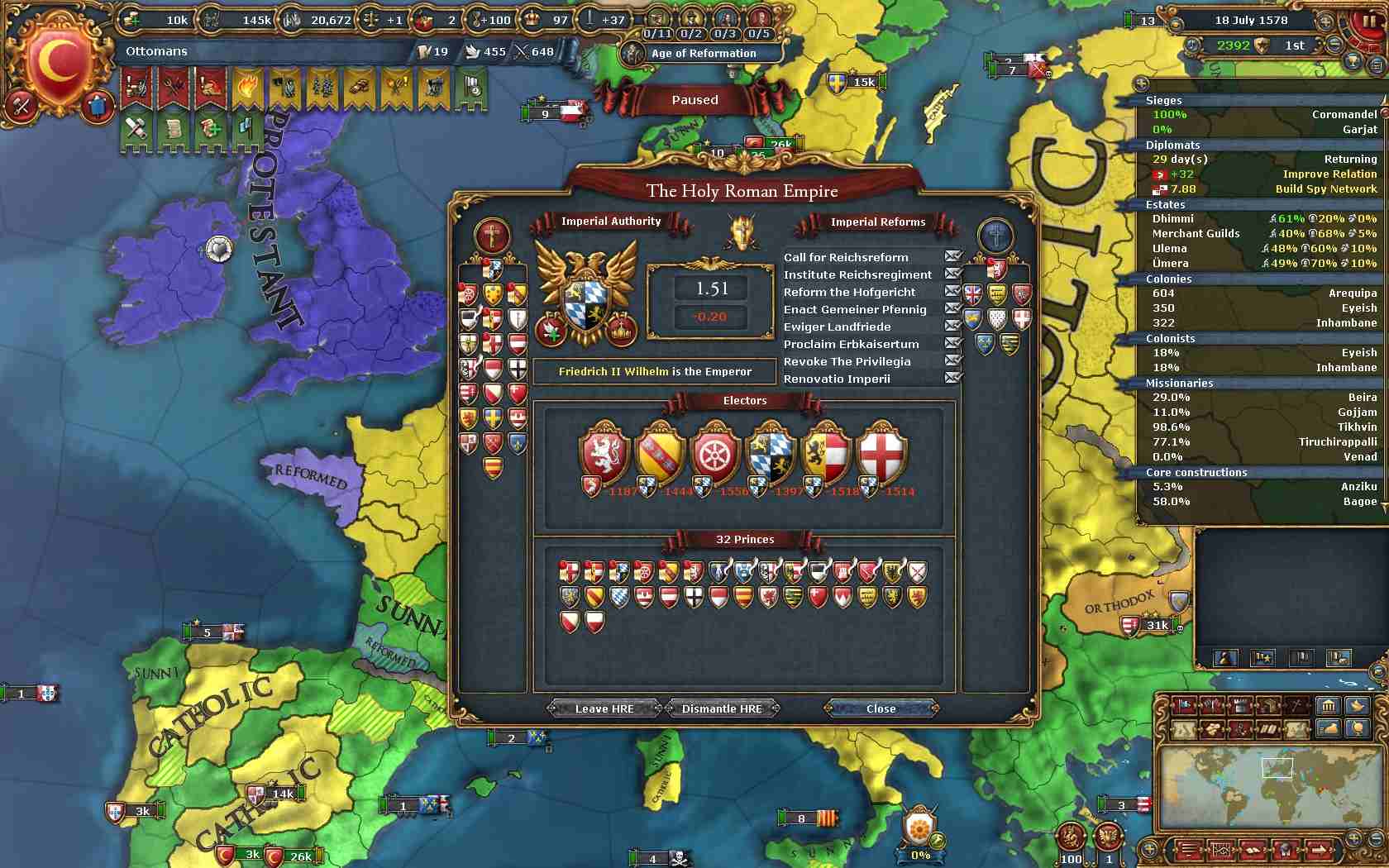Select the Arequipa colony entry
Viewport: 1389px width, 868px height.
1353,293
